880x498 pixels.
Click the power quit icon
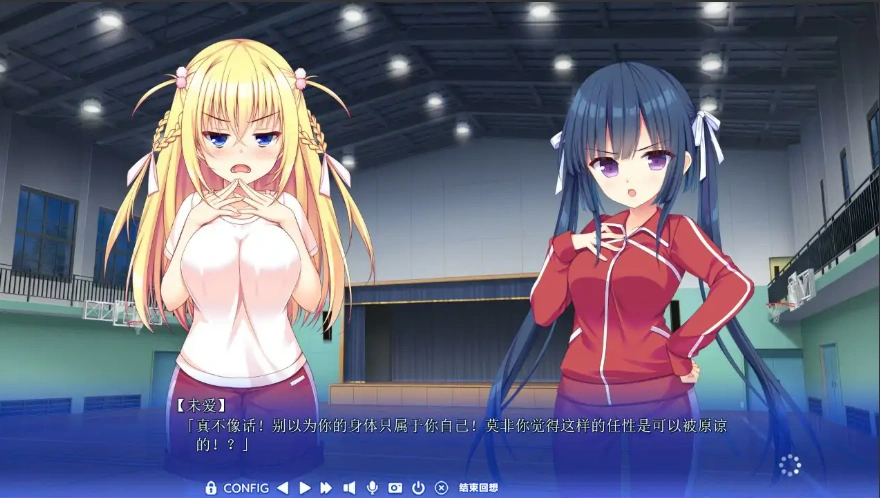point(418,488)
